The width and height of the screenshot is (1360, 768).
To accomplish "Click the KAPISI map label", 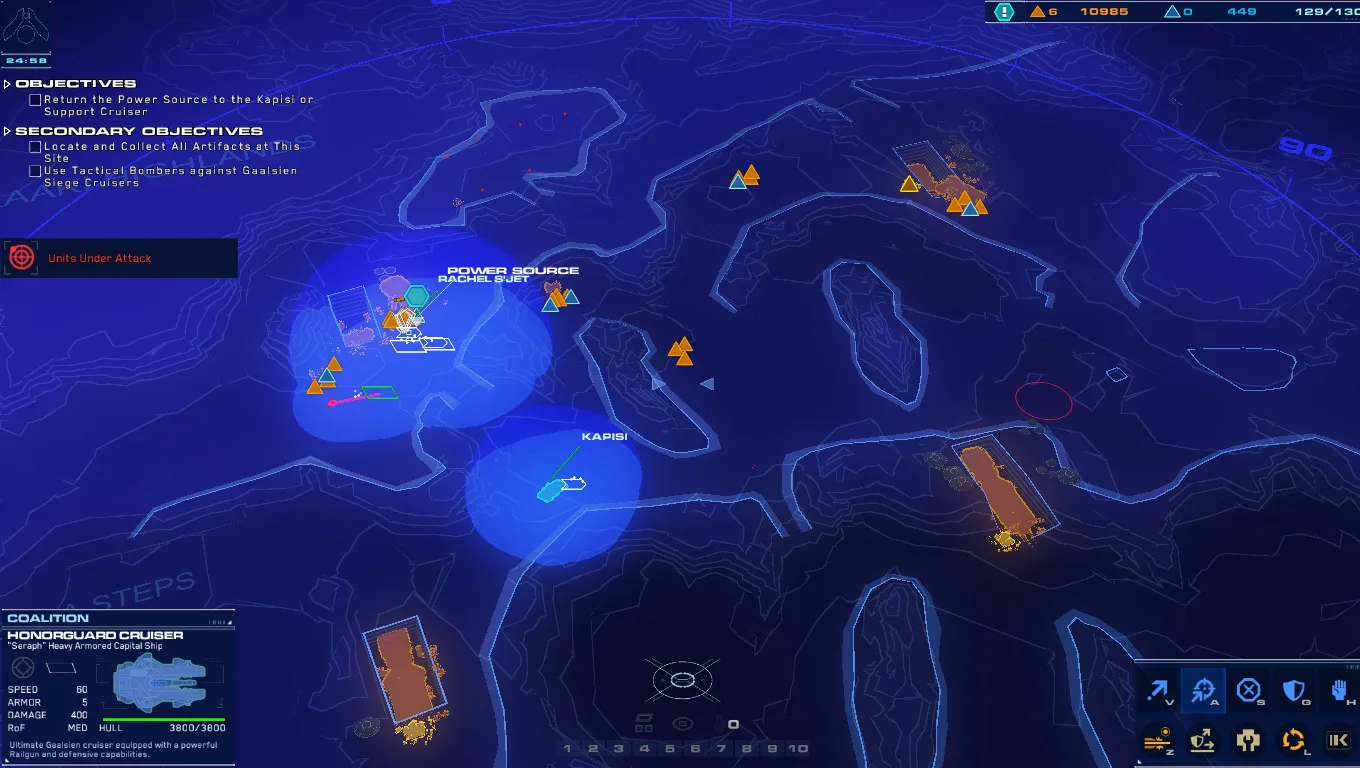I will coord(605,436).
